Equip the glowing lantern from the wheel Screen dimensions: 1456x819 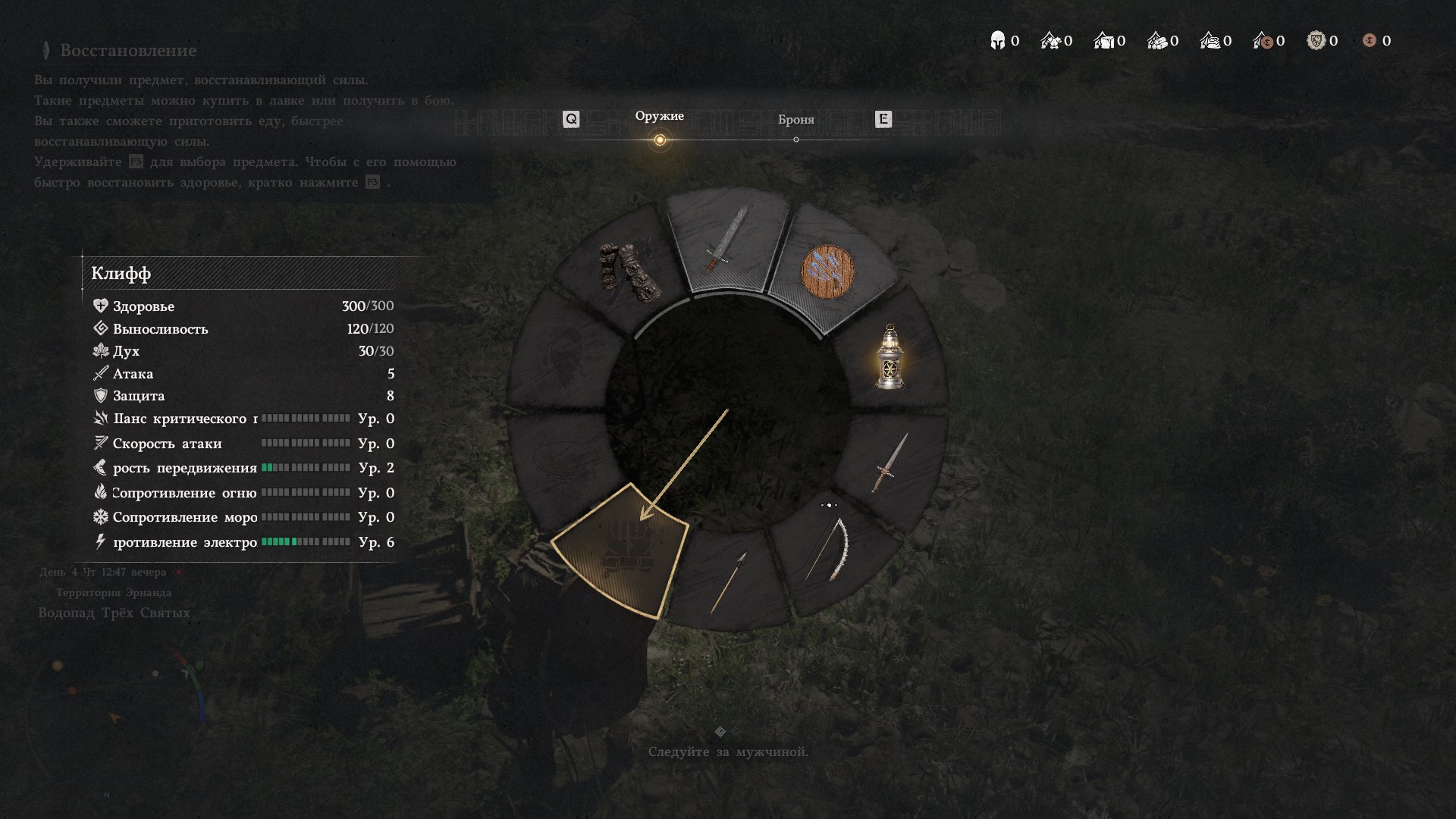pyautogui.click(x=890, y=357)
